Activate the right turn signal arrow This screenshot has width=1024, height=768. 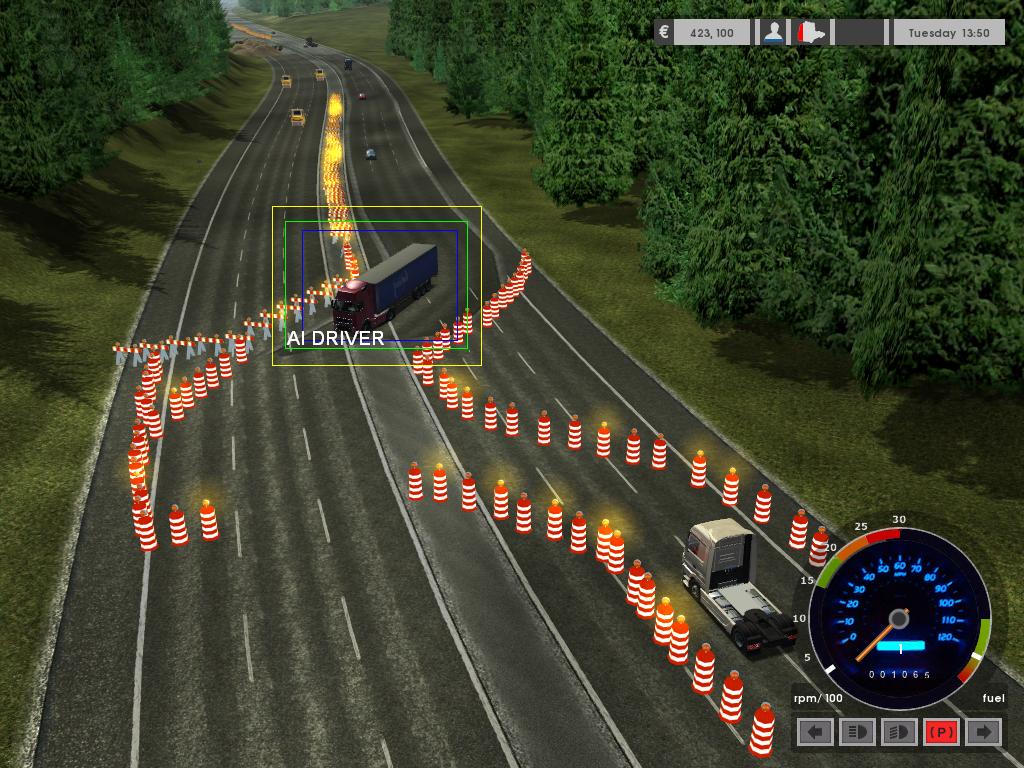(x=984, y=732)
